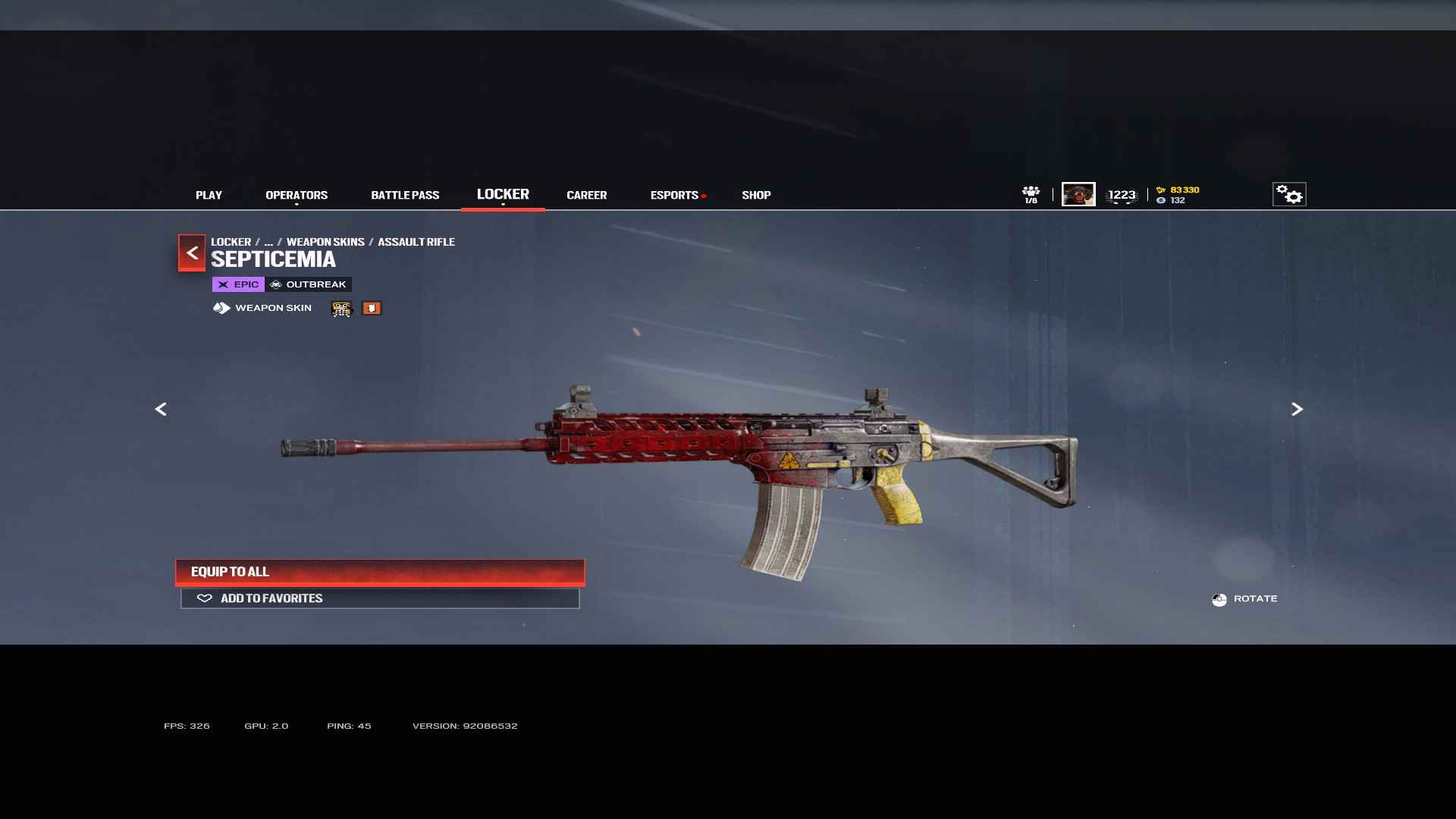This screenshot has height=819, width=1456.
Task: Click the red back arrow button
Action: click(x=192, y=253)
